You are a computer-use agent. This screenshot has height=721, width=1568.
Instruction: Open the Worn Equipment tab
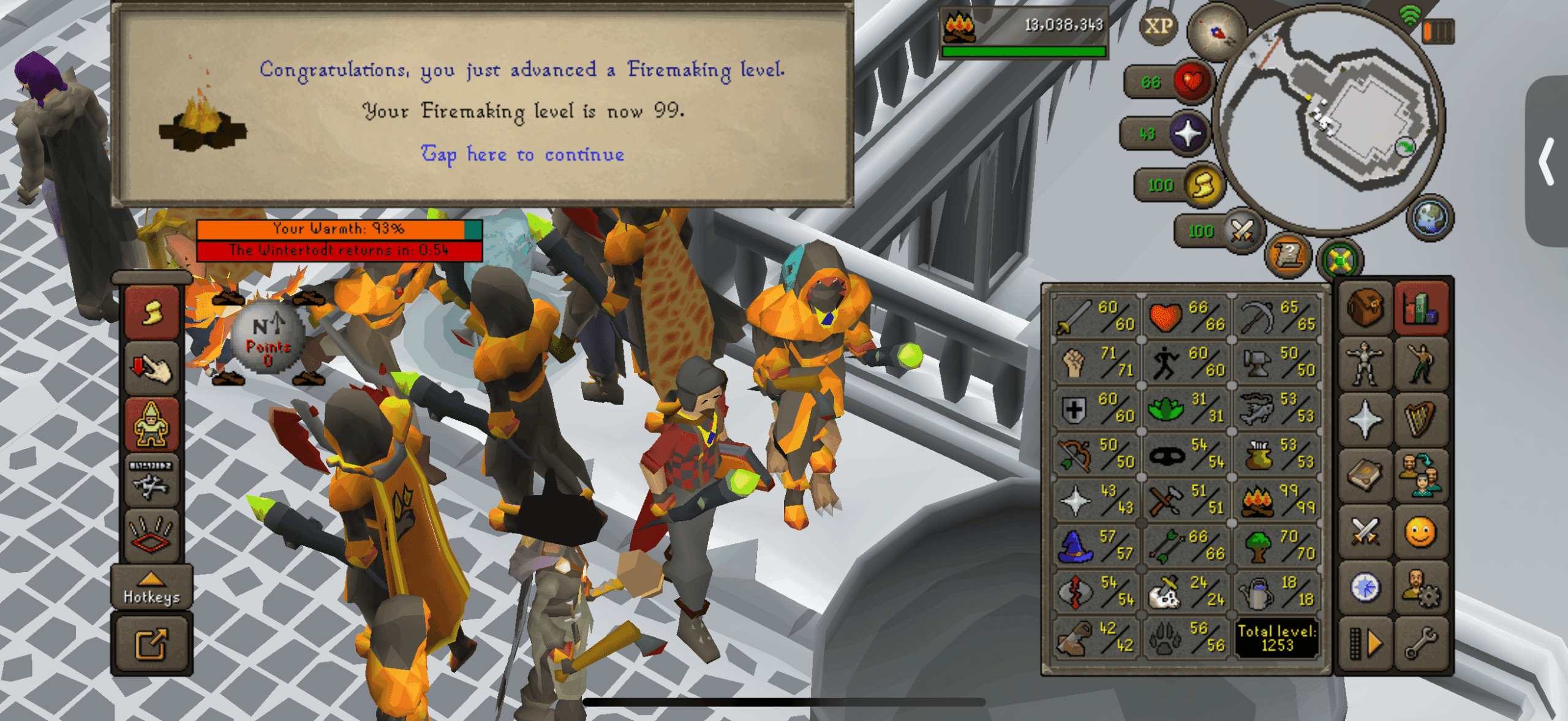click(x=1365, y=361)
